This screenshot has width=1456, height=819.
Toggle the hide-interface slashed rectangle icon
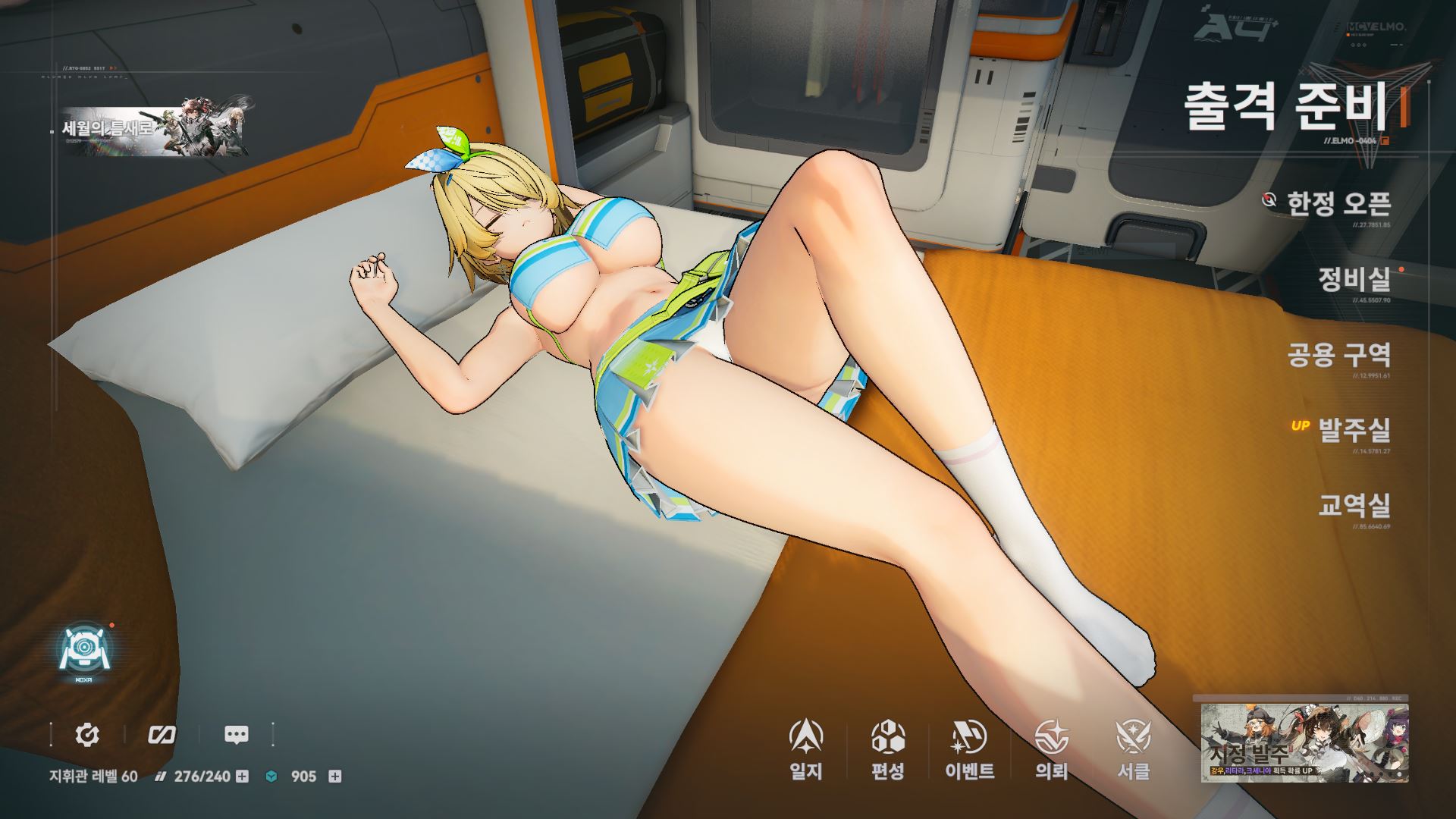pos(162,734)
